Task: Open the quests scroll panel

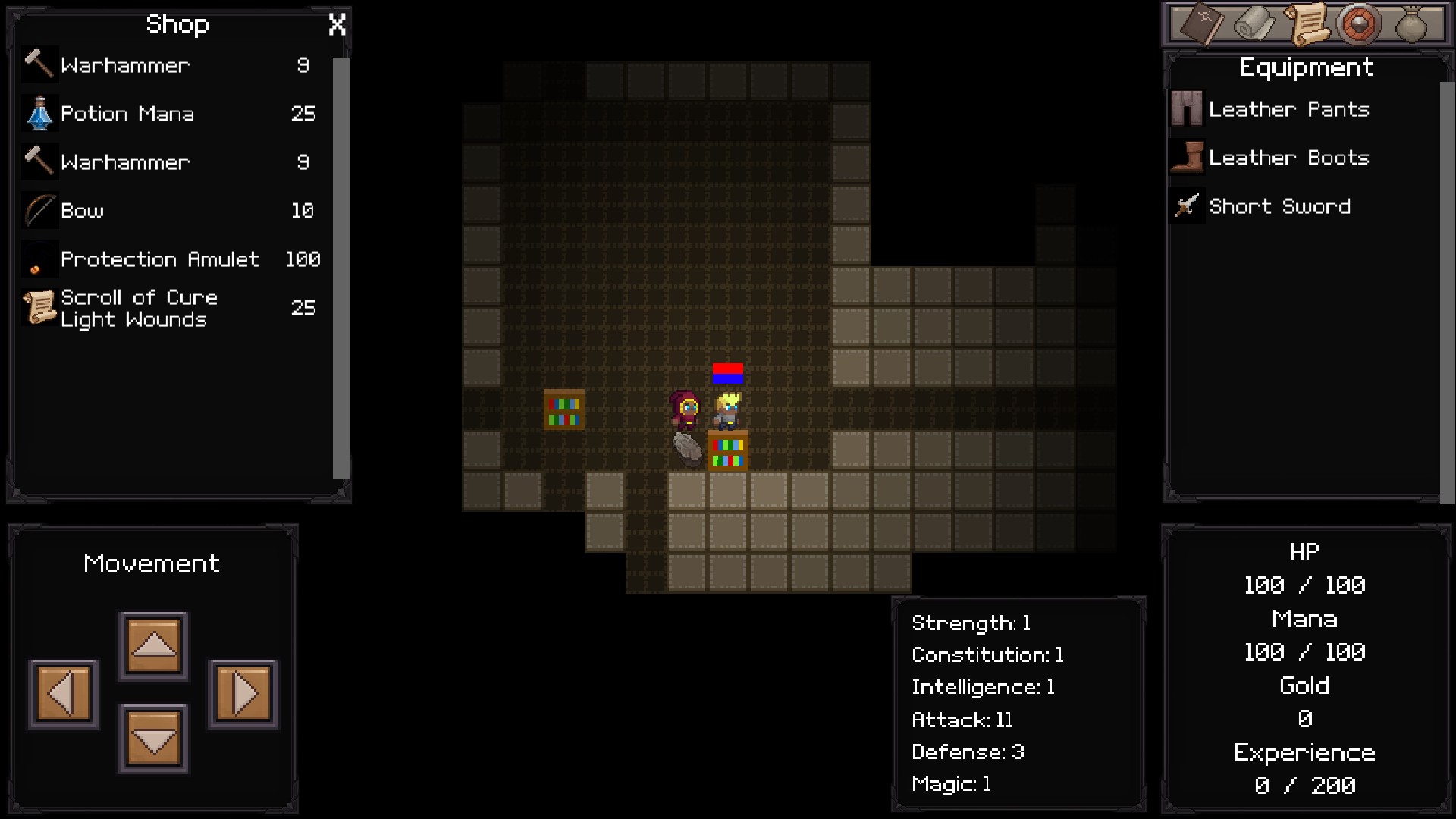Action: 1306,24
